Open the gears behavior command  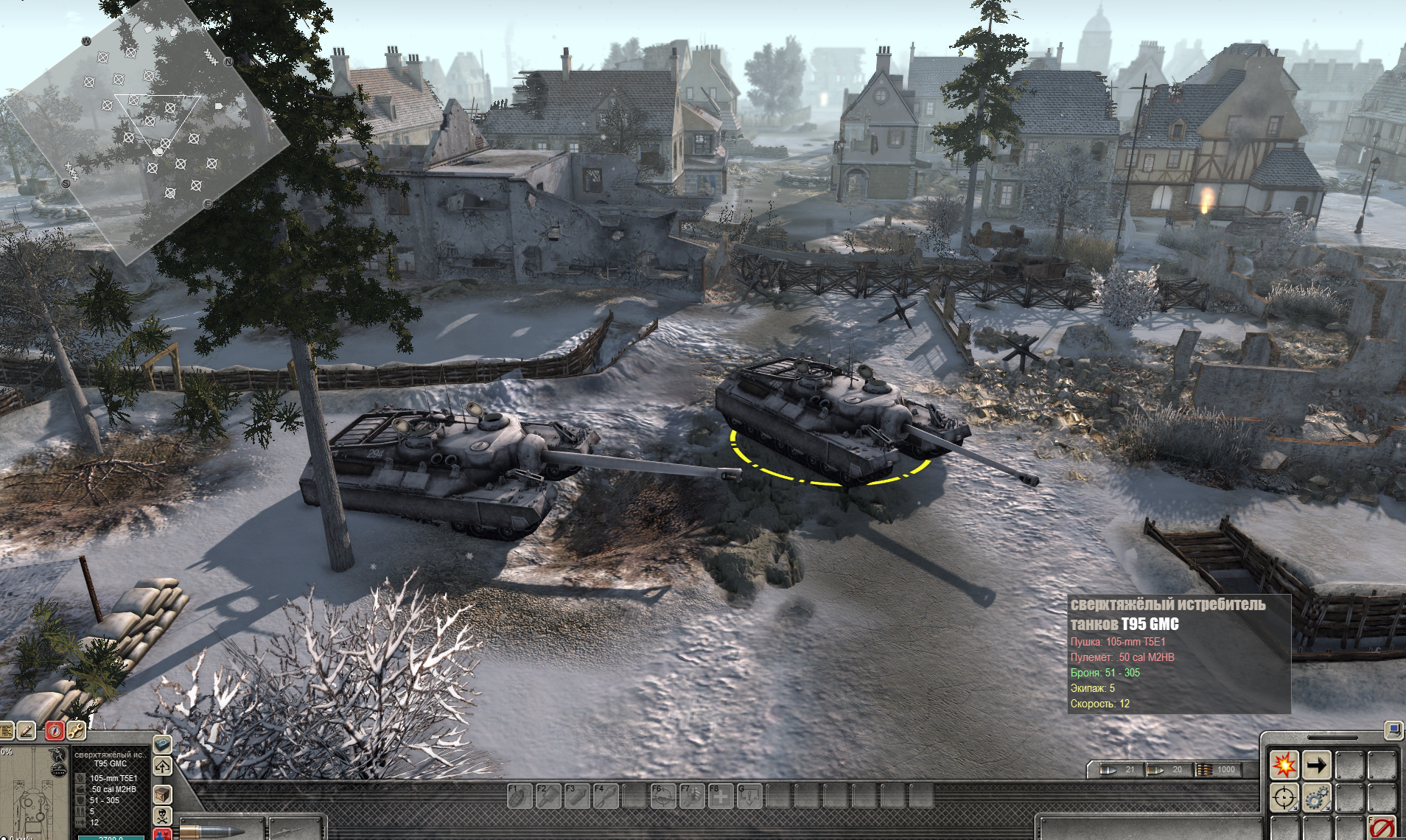click(1316, 798)
